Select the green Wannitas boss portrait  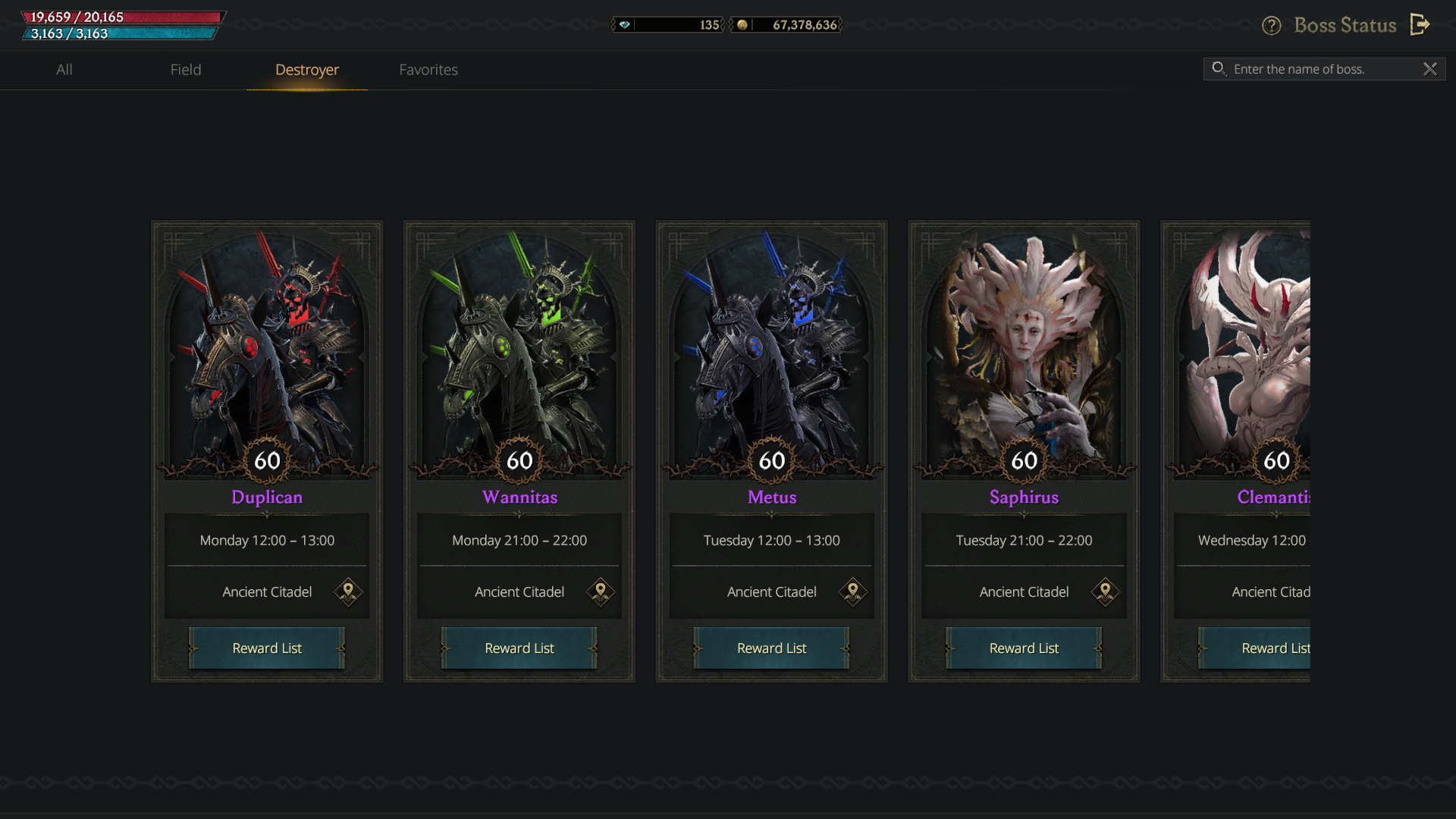pyautogui.click(x=519, y=349)
